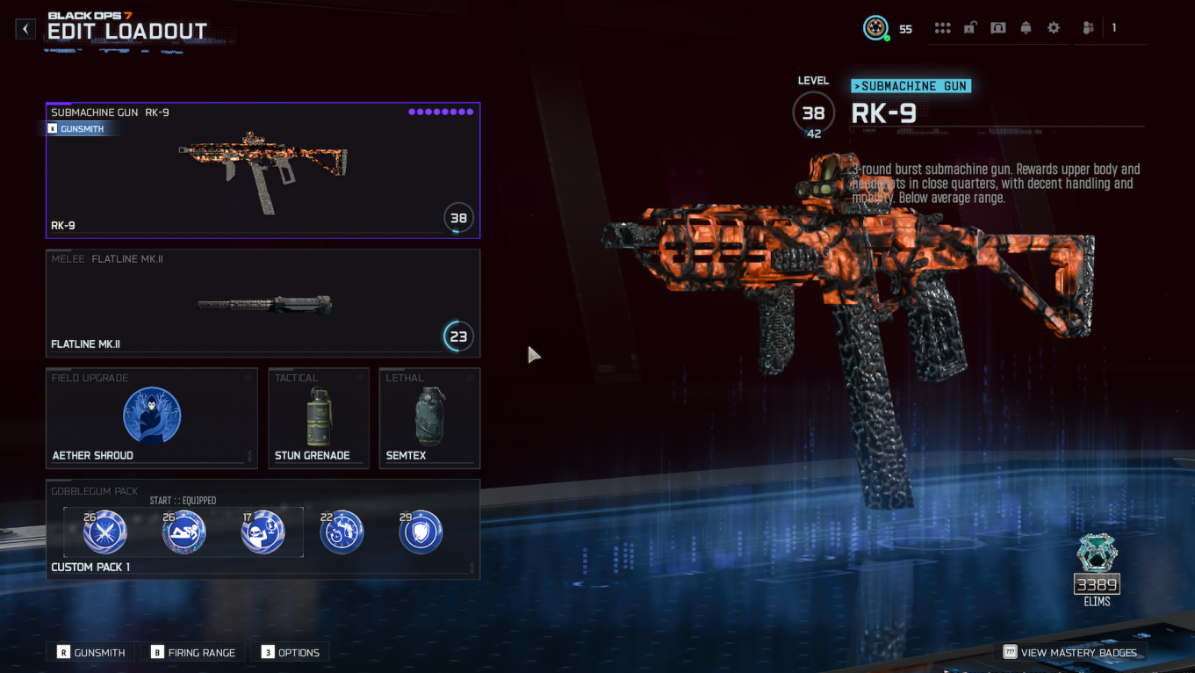Select the RK-9 submachine gun slot
The width and height of the screenshot is (1195, 673).
click(262, 171)
